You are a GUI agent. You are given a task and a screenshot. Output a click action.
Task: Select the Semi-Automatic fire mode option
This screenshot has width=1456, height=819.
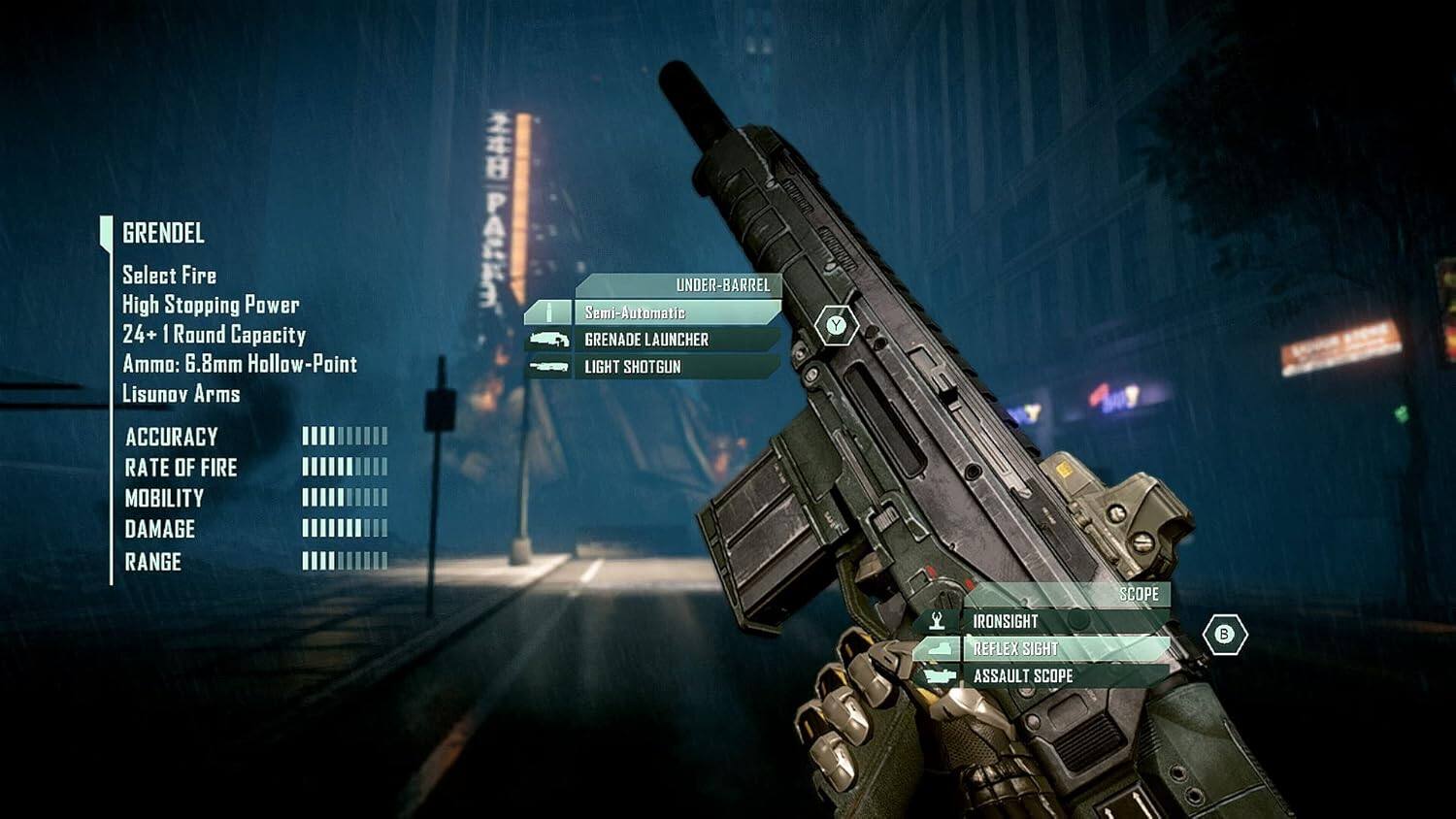(x=636, y=312)
